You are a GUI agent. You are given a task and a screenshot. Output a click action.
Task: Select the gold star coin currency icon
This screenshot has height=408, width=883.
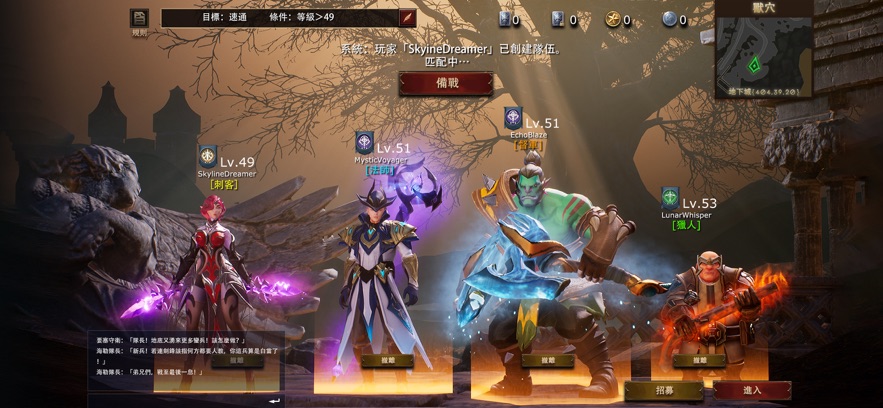click(x=612, y=19)
